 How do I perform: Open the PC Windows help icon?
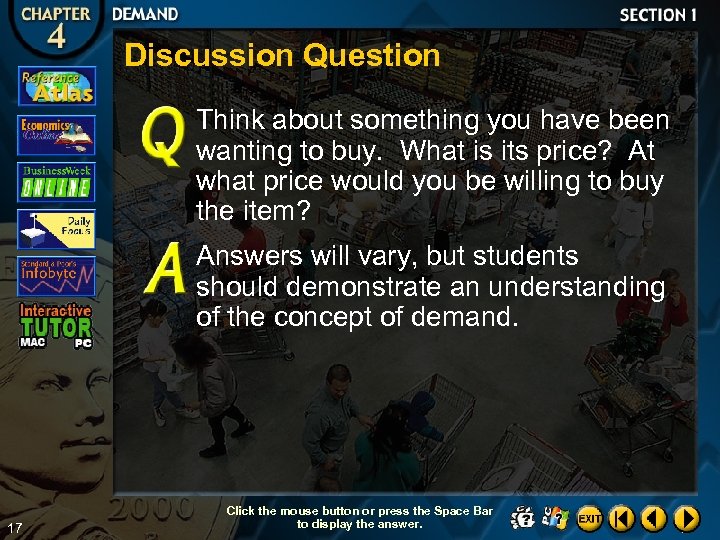click(555, 518)
